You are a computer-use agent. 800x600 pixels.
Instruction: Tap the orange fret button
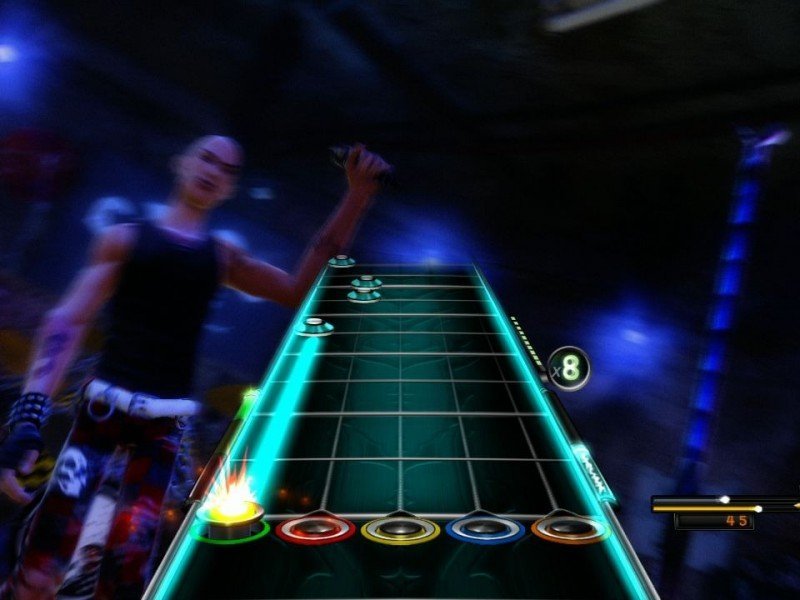click(570, 528)
